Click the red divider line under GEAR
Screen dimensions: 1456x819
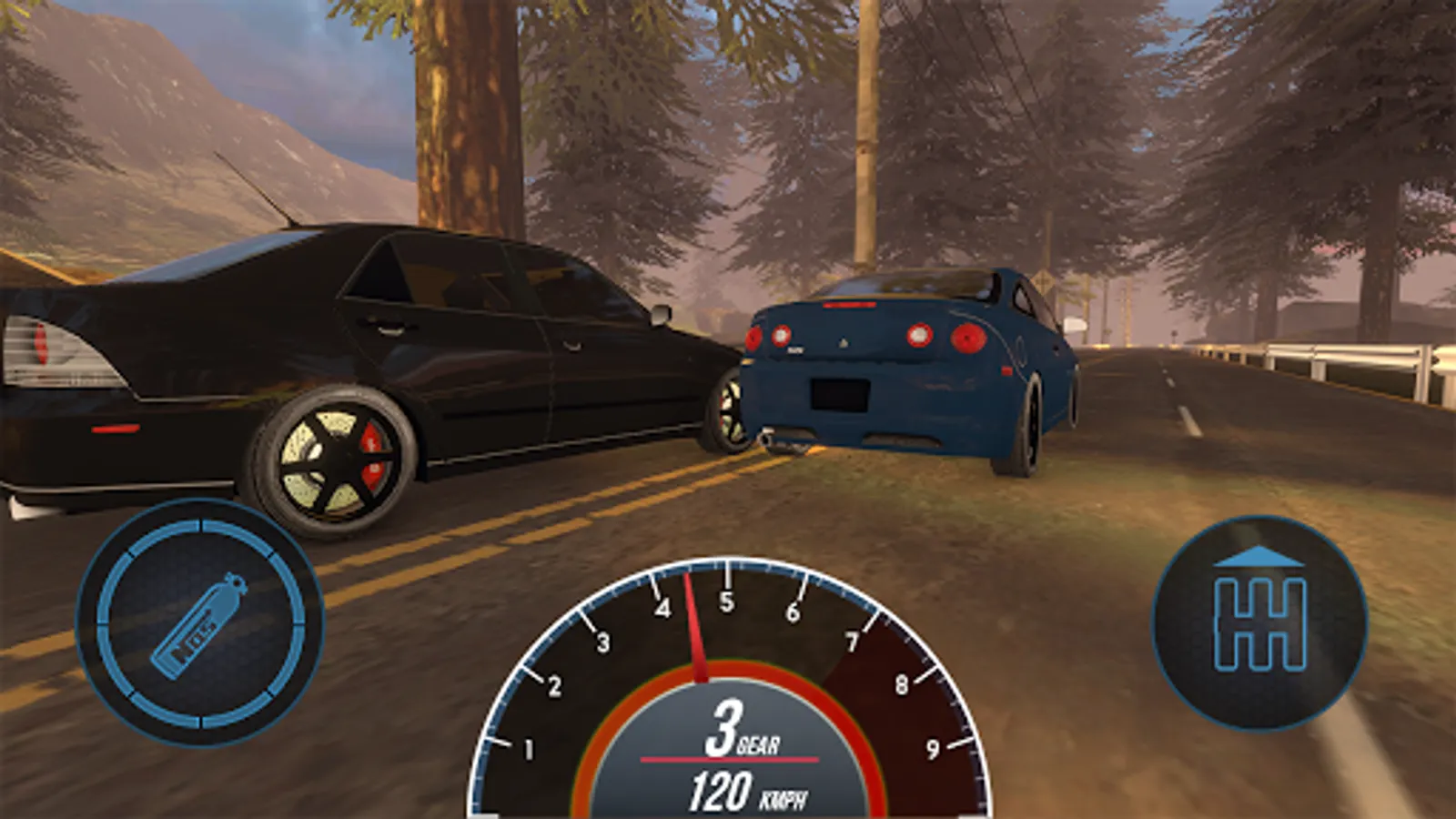click(728, 757)
